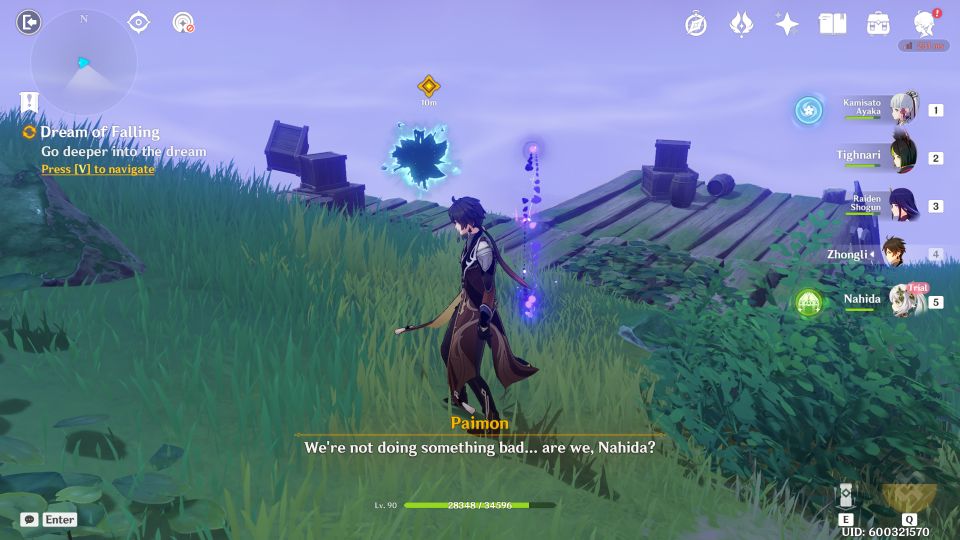Open the circular minimap
The width and height of the screenshot is (960, 540).
coord(84,62)
